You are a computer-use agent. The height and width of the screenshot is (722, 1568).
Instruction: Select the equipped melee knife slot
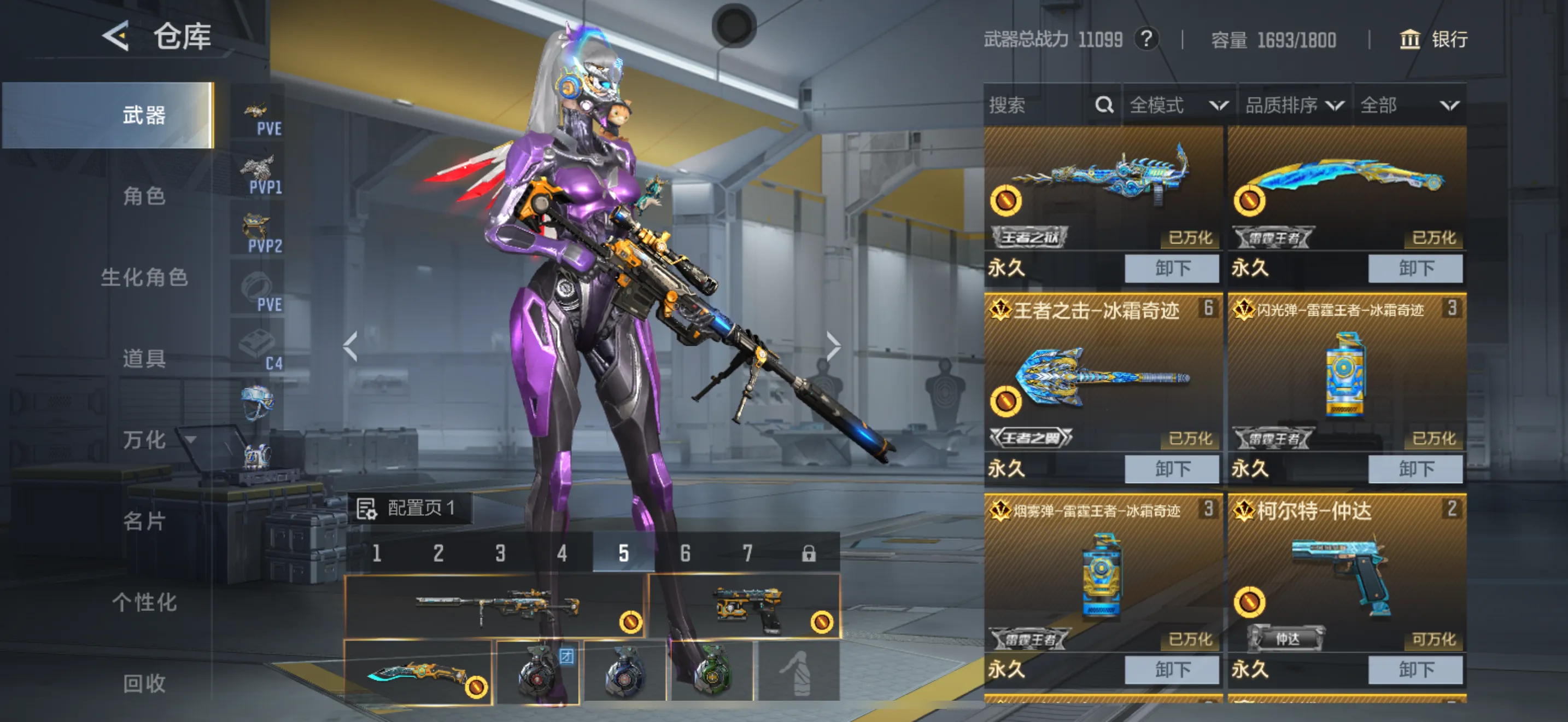pyautogui.click(x=418, y=673)
